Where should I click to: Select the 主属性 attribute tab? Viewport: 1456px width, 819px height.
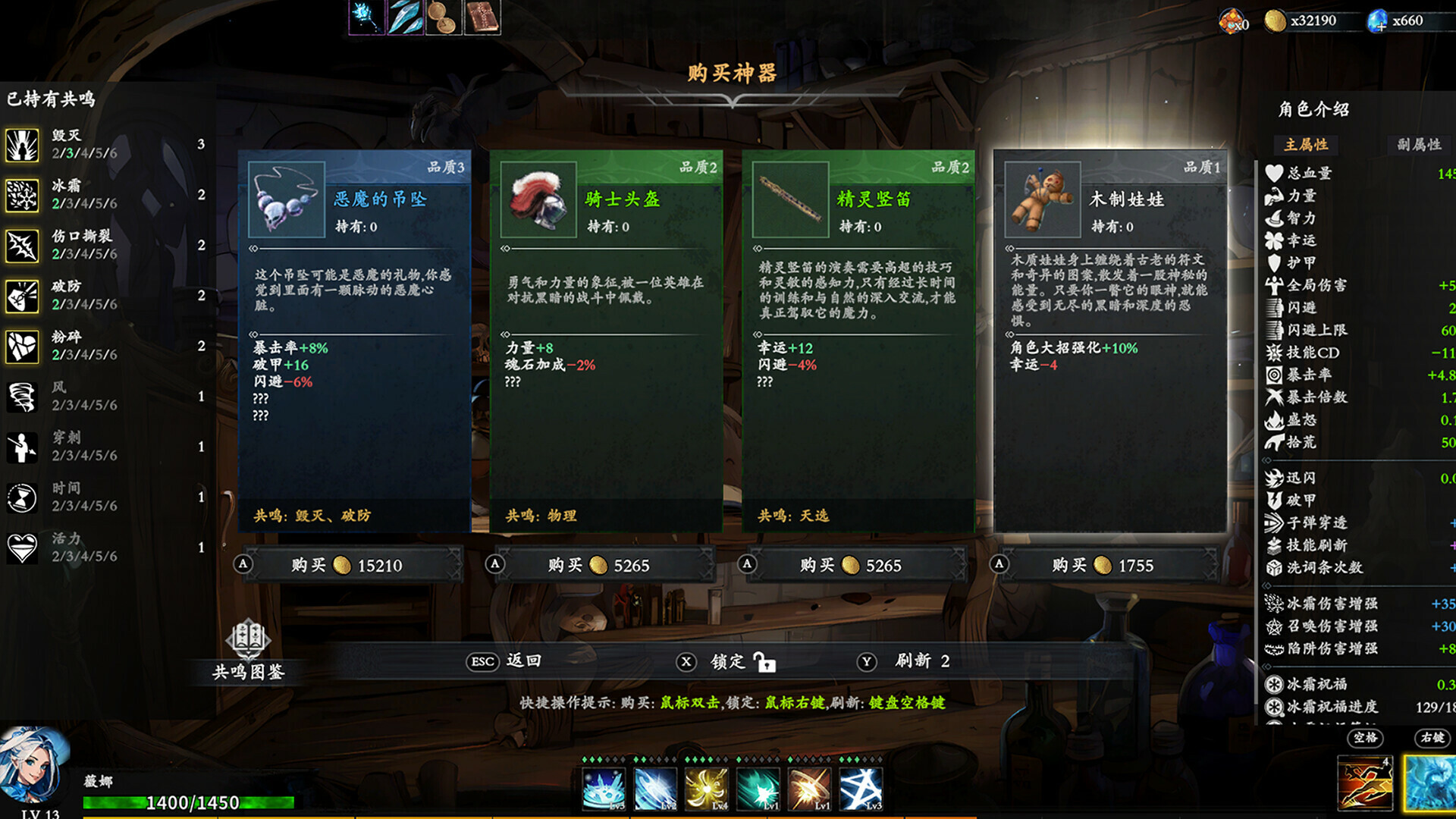[1308, 145]
